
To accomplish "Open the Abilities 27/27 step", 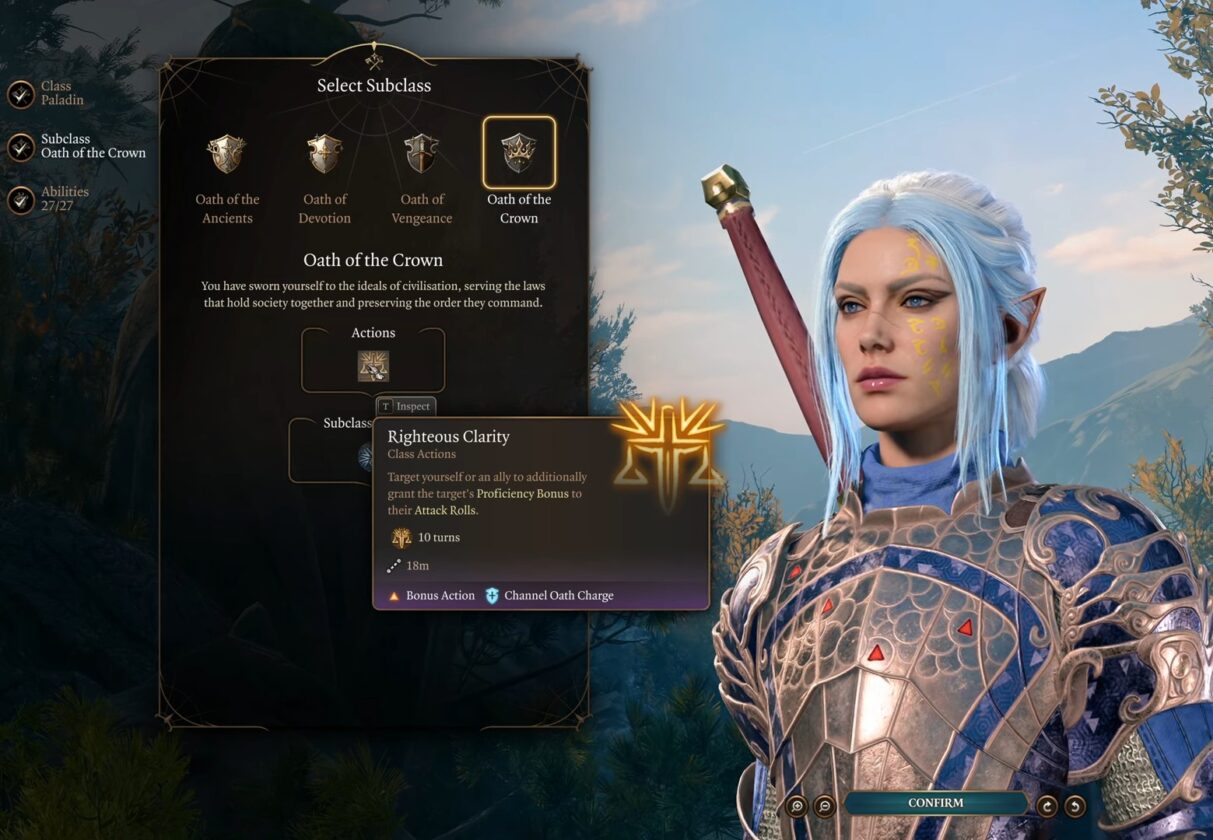I will [21, 200].
